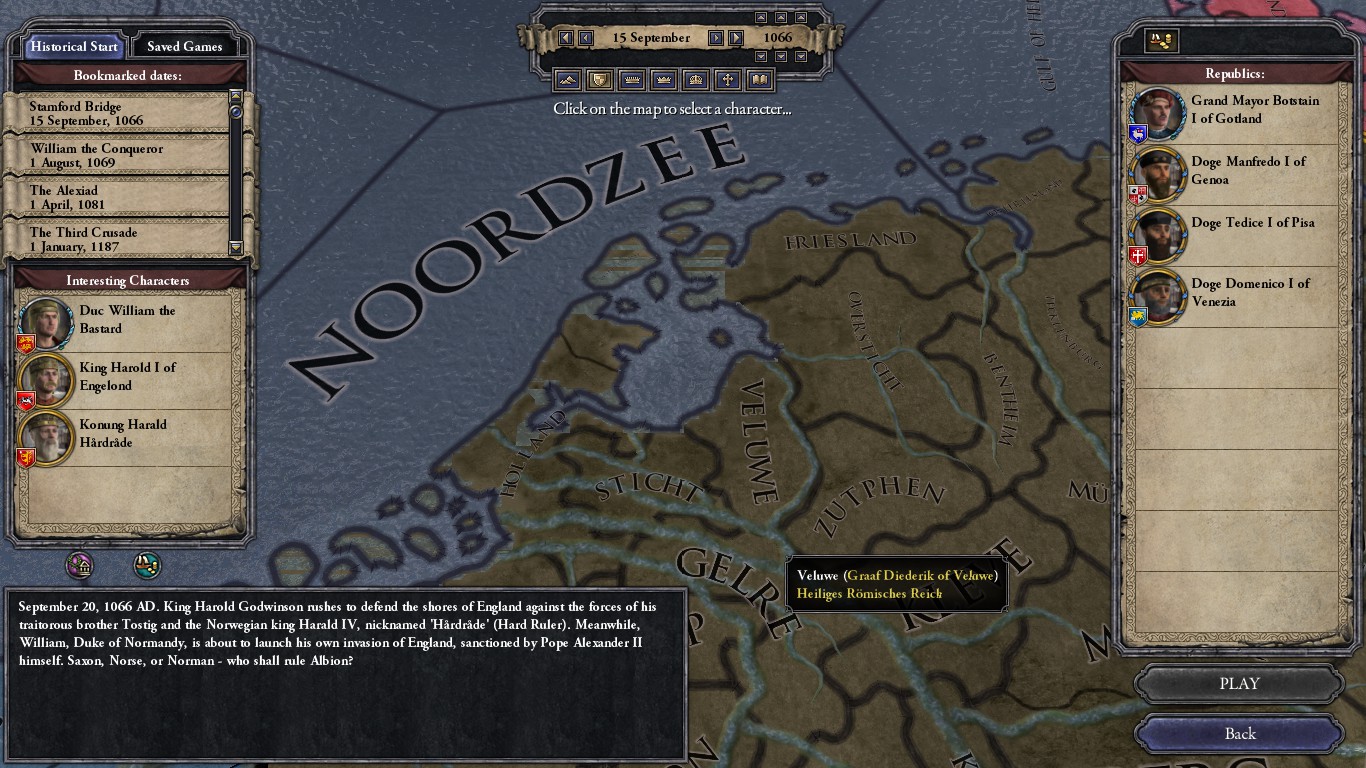Click the Back button
This screenshot has width=1366, height=768.
pos(1238,733)
